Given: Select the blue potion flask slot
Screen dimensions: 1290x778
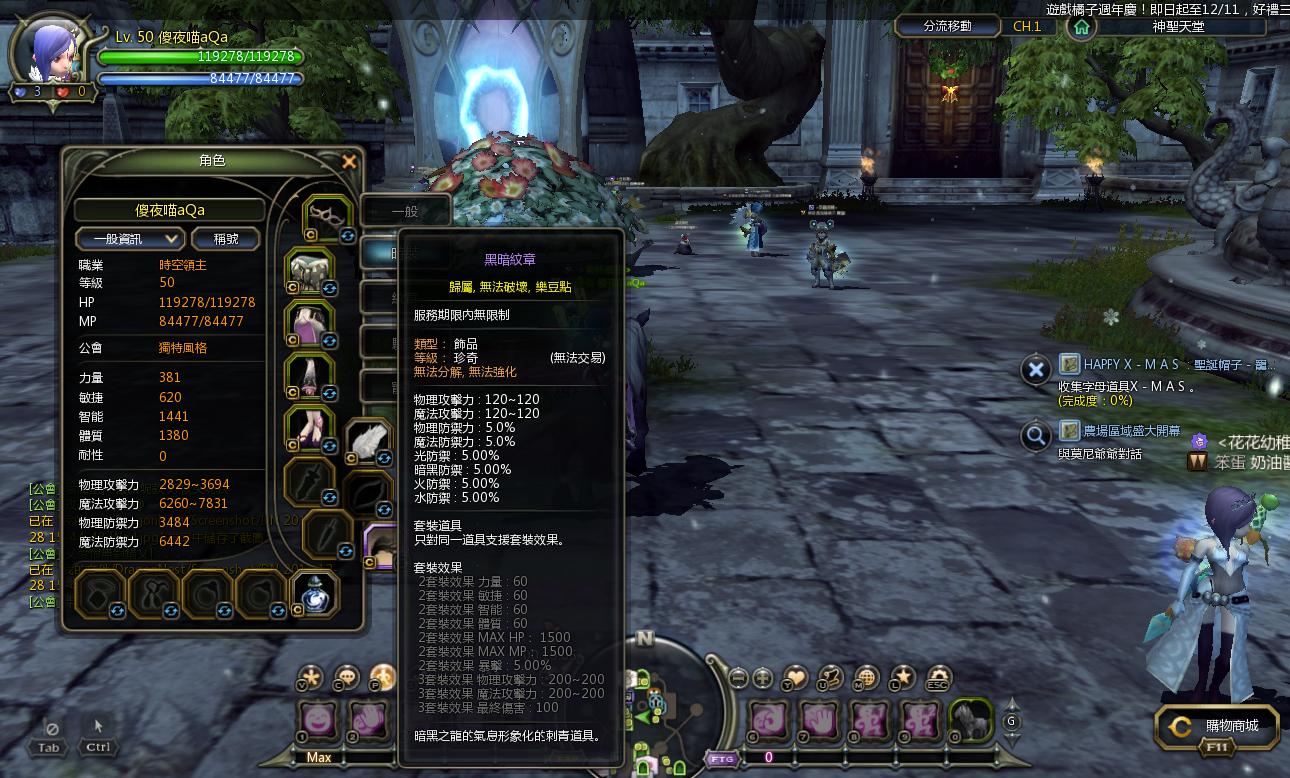Looking at the screenshot, I should 314,594.
